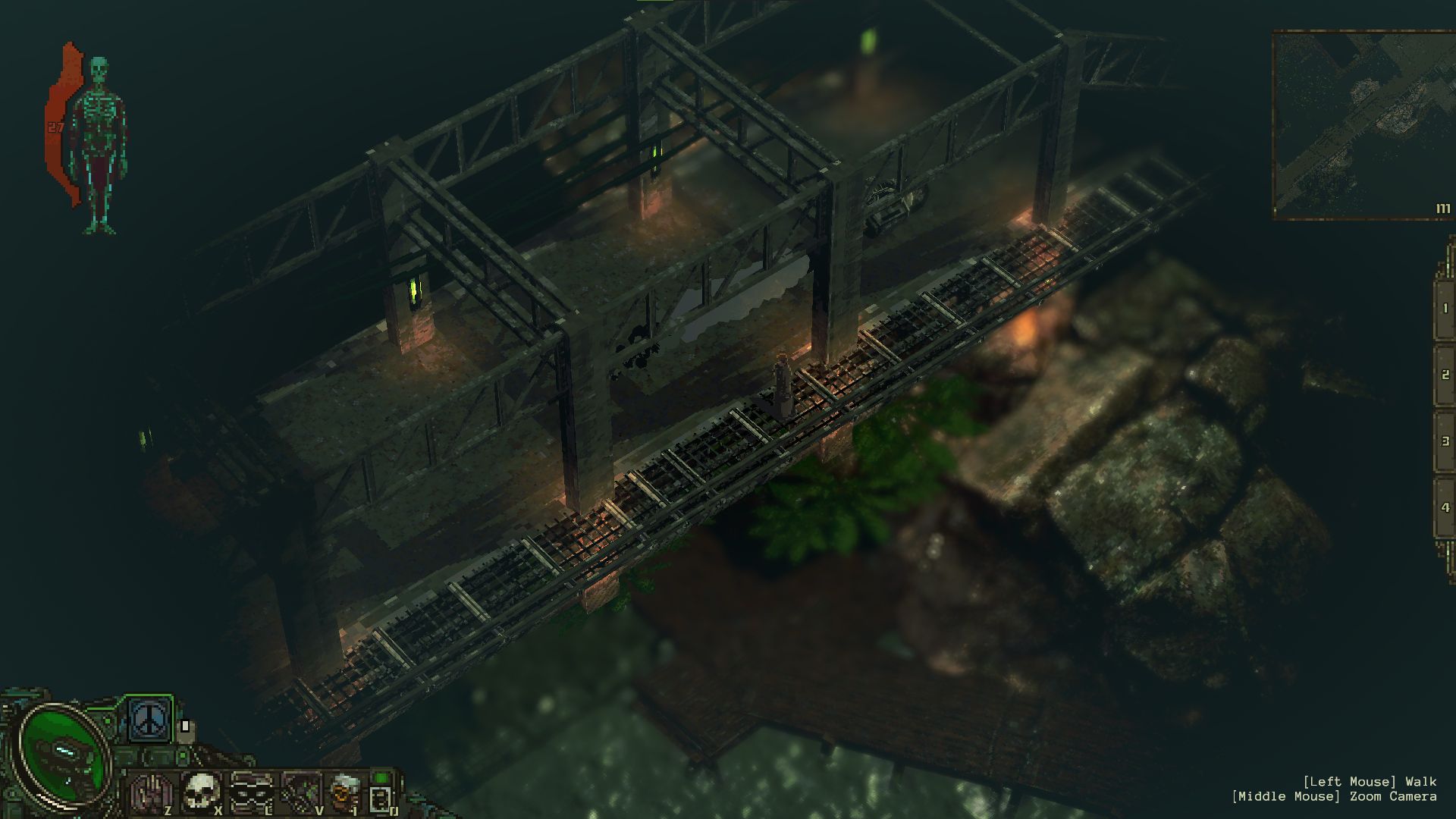
Task: Select quick slot 1 on the side bar
Action: point(1444,309)
